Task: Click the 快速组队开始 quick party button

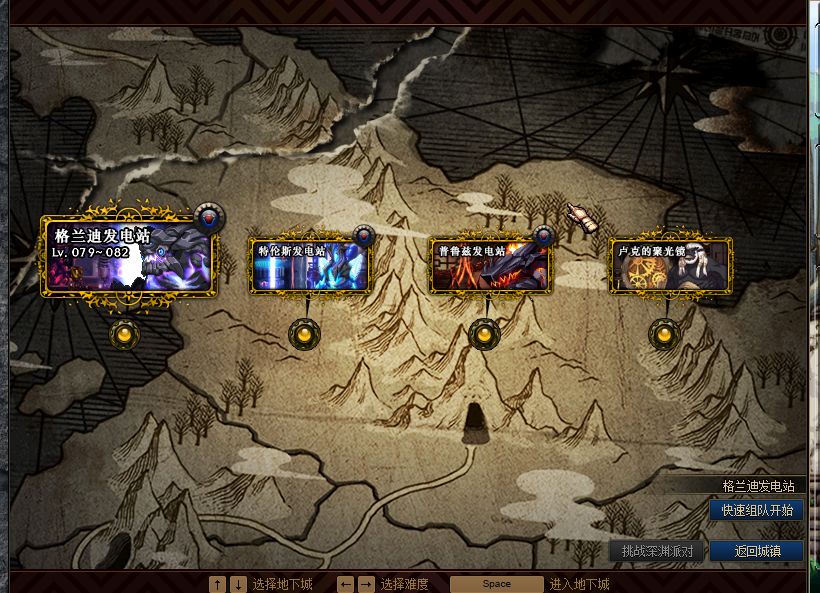Action: pyautogui.click(x=756, y=510)
